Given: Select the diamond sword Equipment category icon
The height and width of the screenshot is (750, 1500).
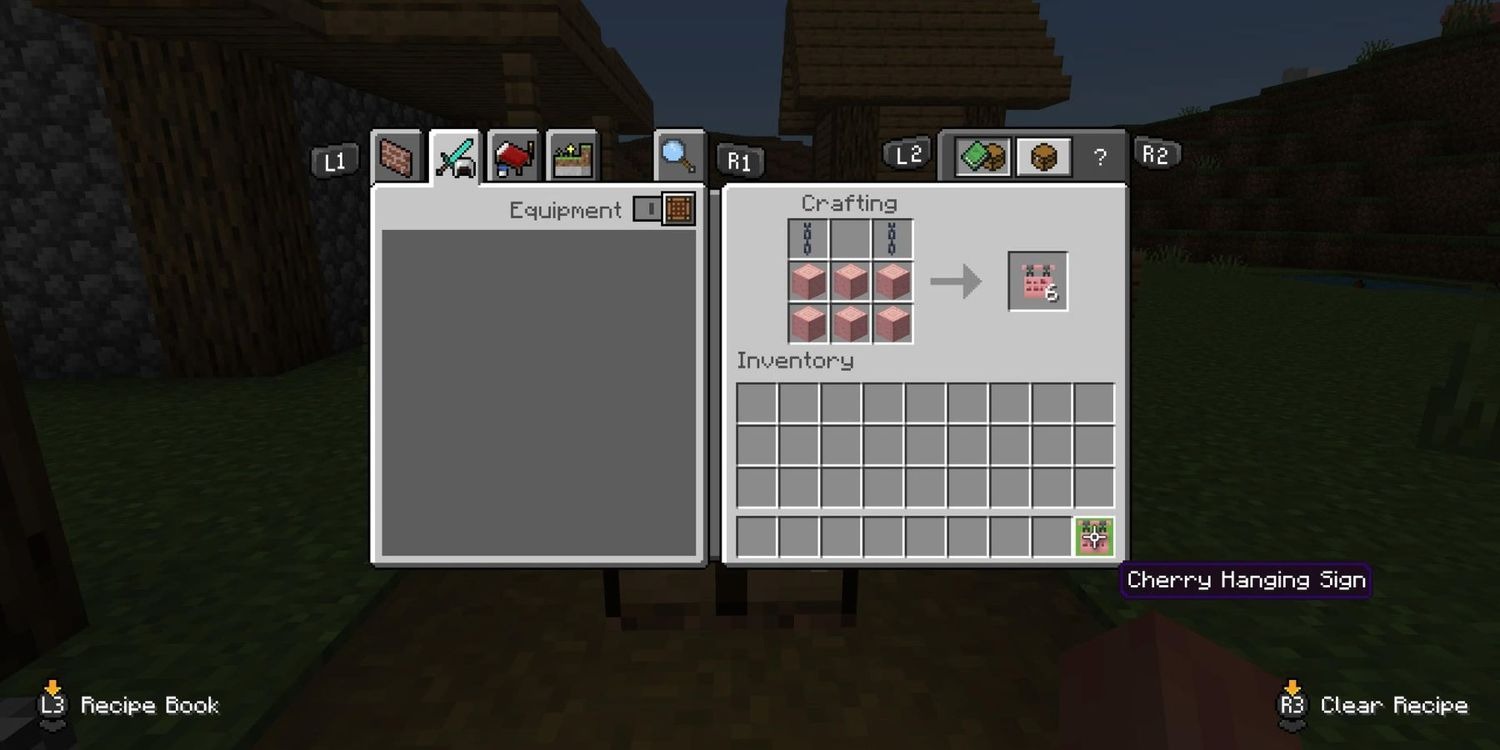Looking at the screenshot, I should coord(457,155).
